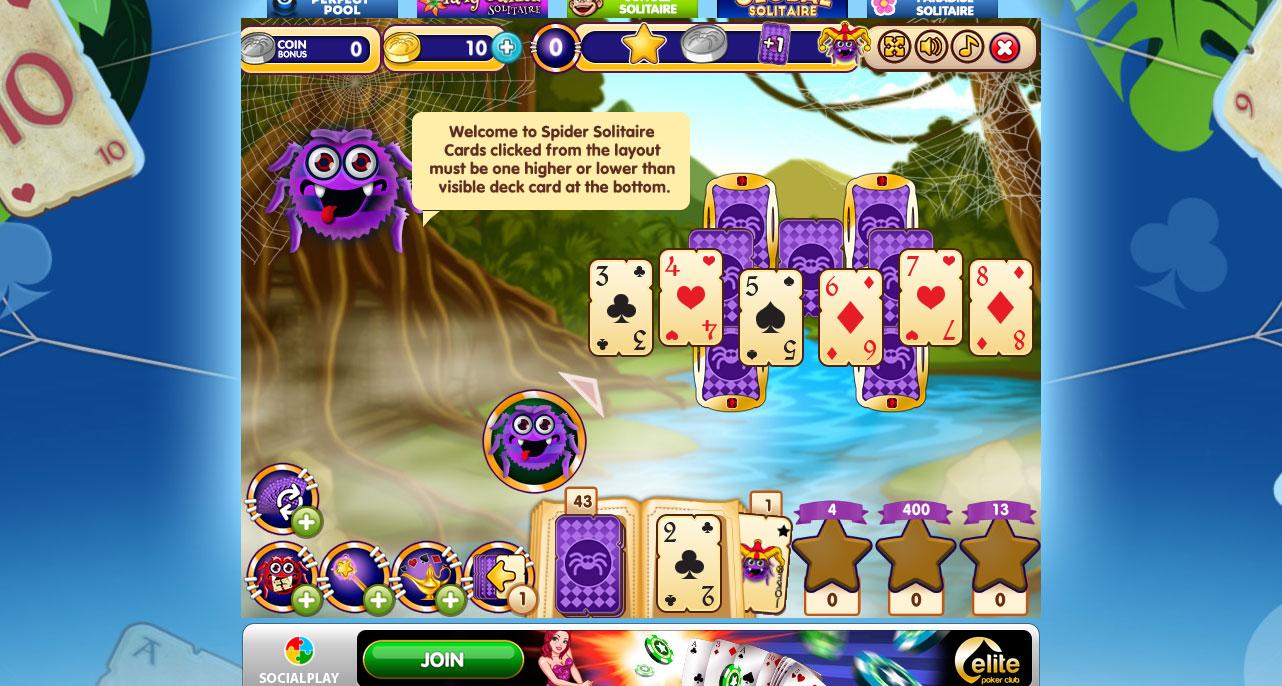Activate the star magic wand power-up
Screen dimensions: 1282x686
(x=354, y=575)
